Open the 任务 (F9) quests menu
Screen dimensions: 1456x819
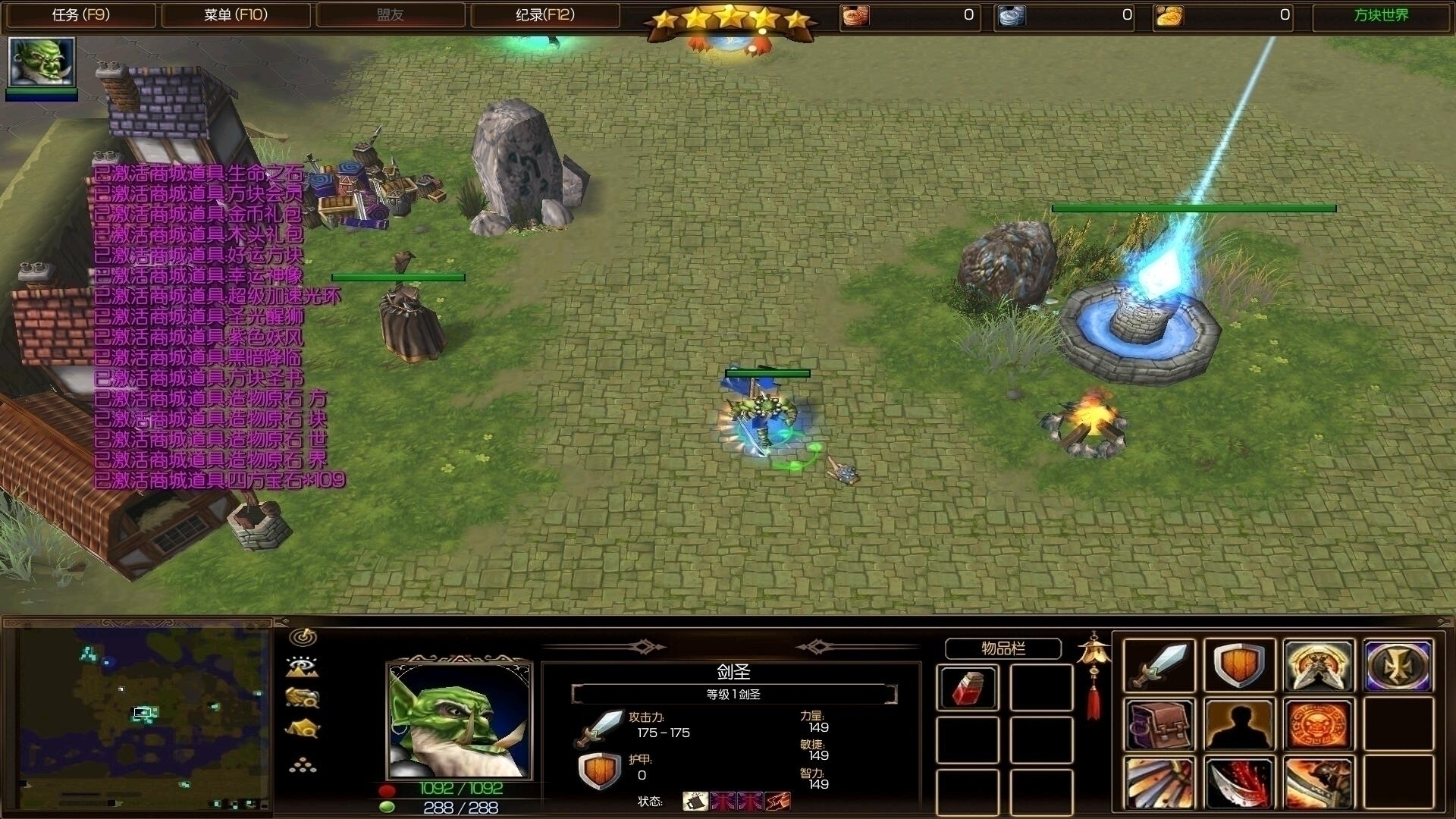80,15
